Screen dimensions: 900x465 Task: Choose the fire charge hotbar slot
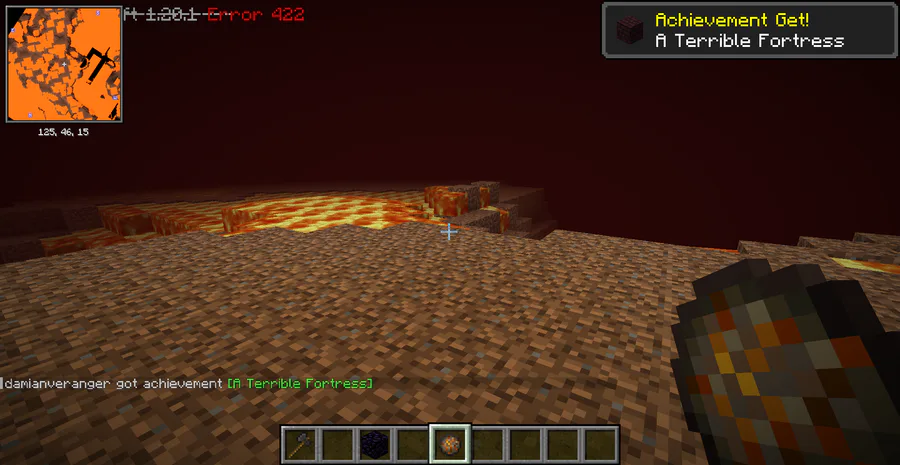pos(449,443)
